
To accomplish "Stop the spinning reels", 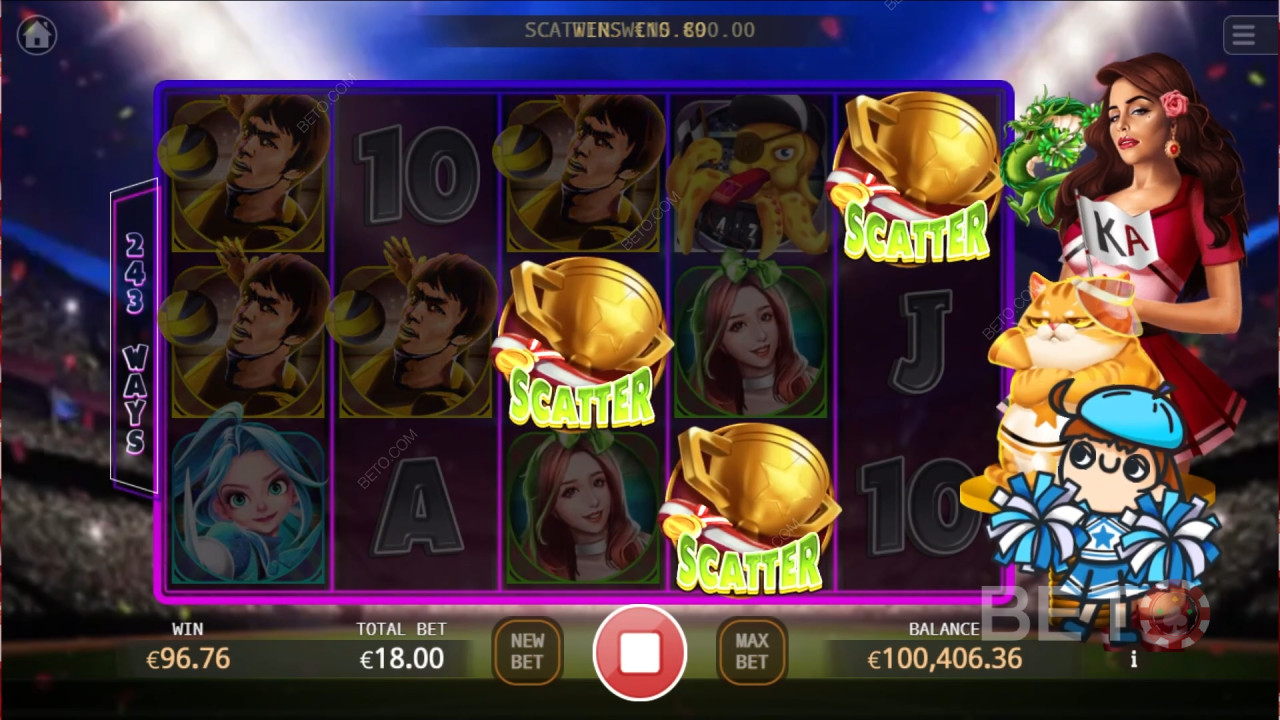I will point(640,652).
